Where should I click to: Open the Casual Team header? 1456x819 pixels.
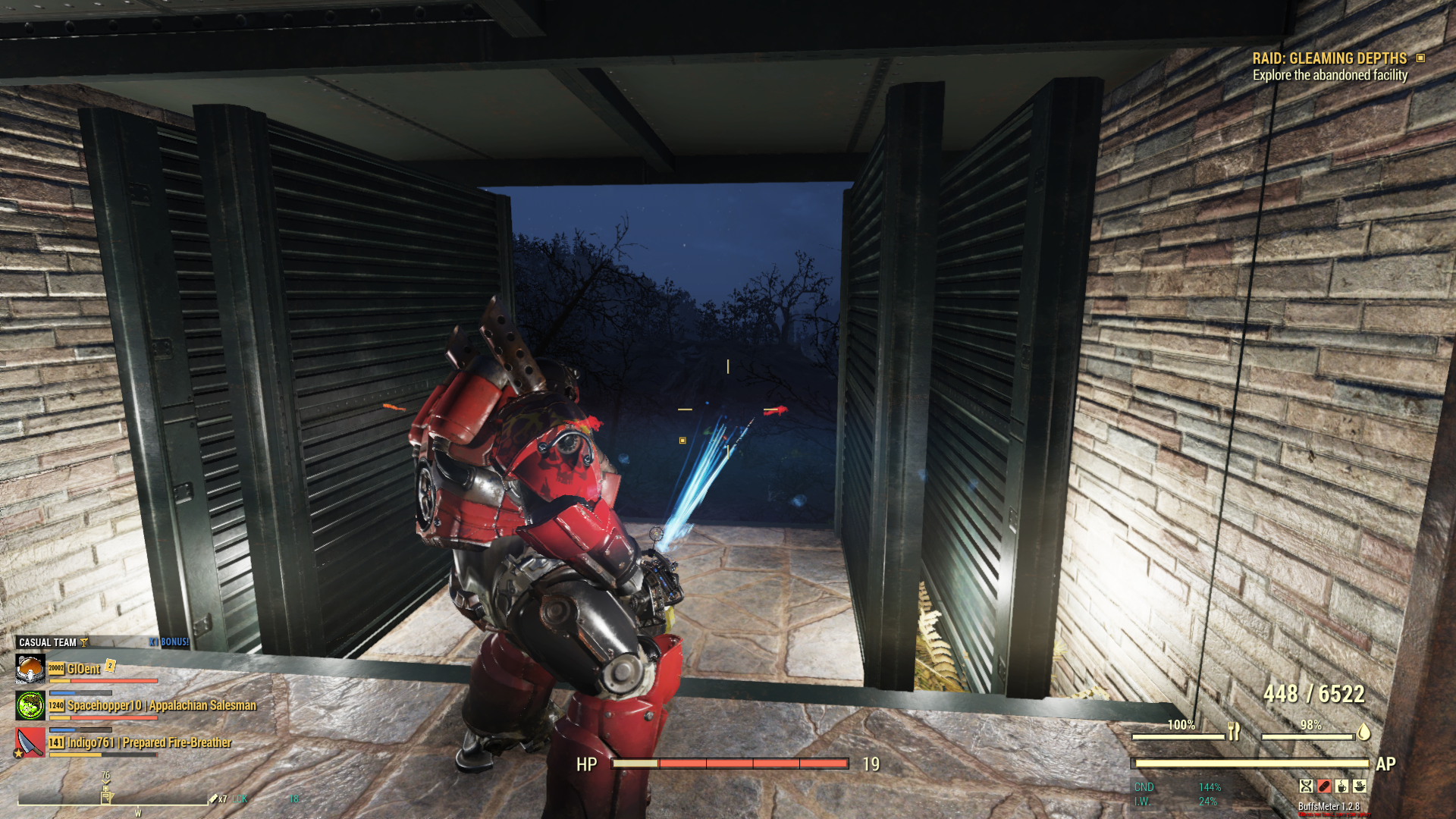pyautogui.click(x=48, y=642)
